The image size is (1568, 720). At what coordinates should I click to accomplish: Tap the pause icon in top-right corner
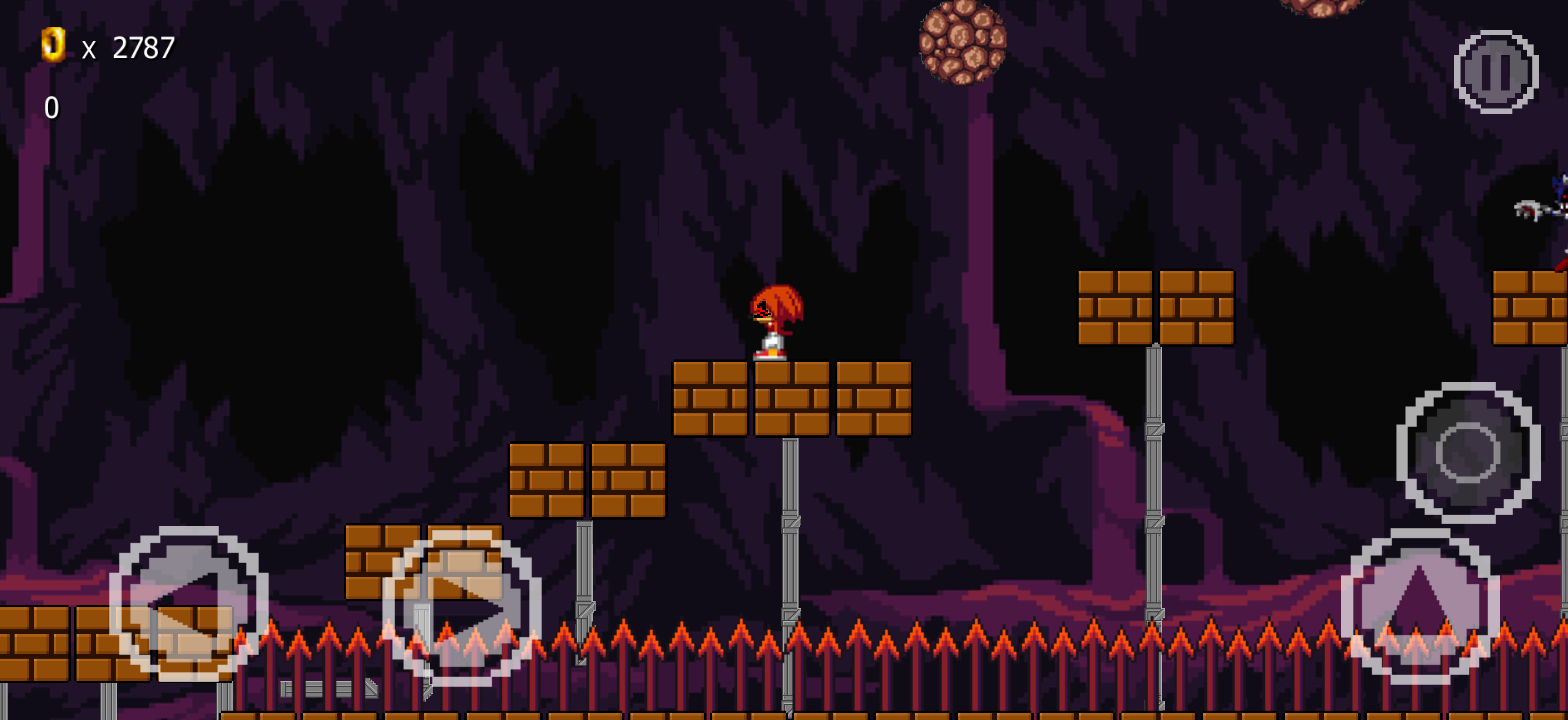click(x=1496, y=70)
